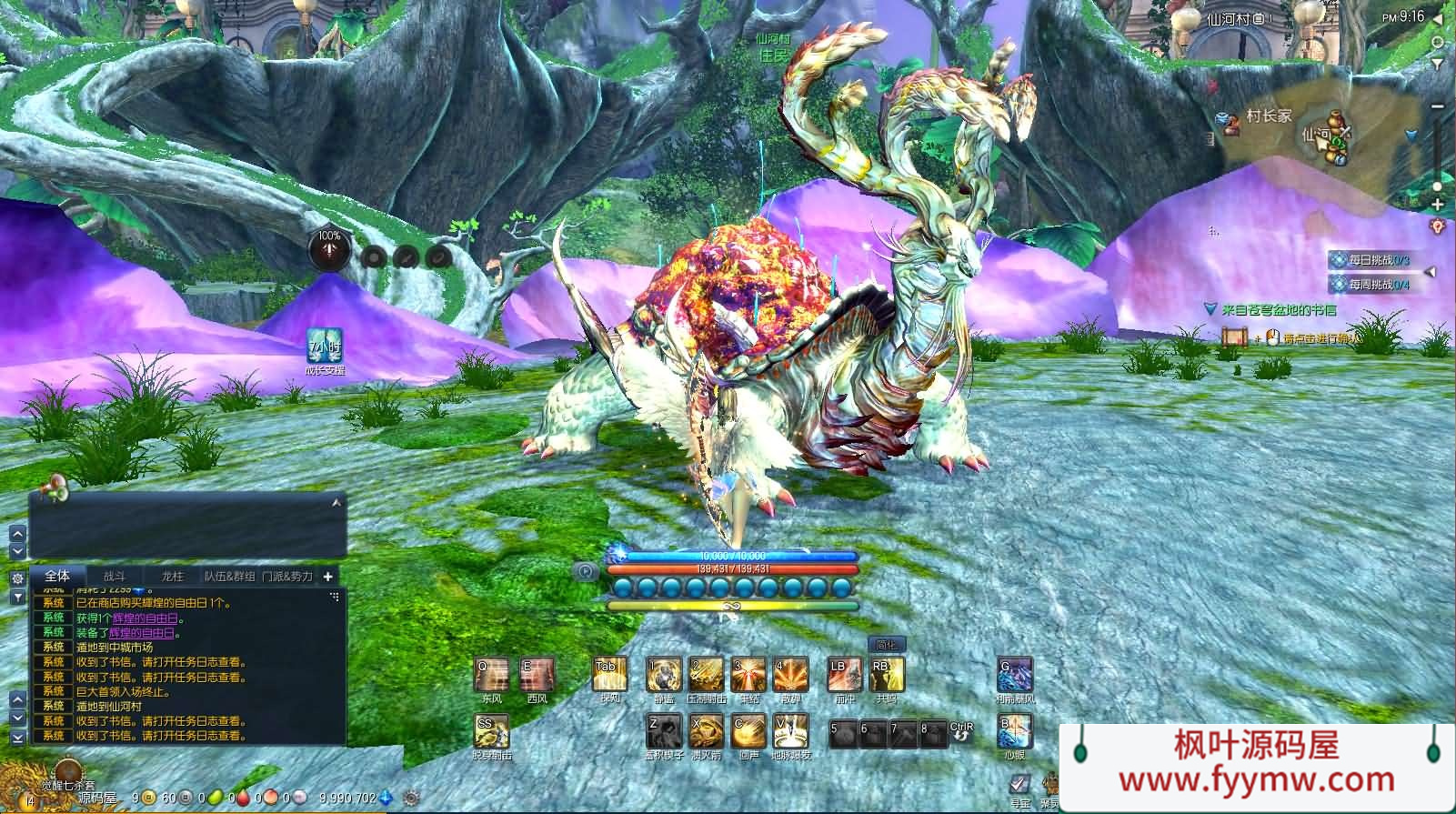1456x814 pixels.
Task: Select the 队伍&群组 chat tab
Action: click(229, 576)
